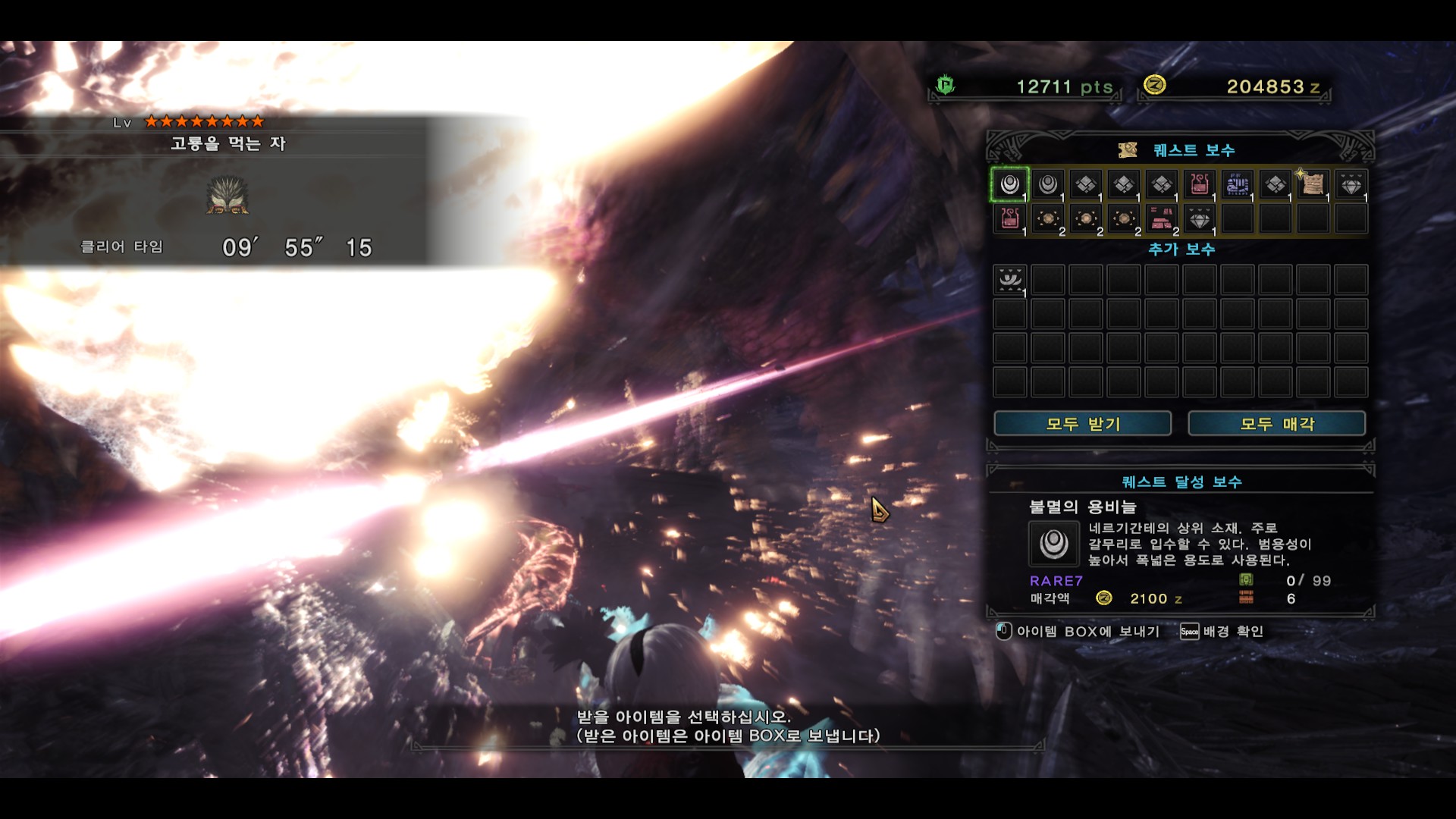Pick the unhighlighted dragonscale reward slot
The image size is (1456, 819).
point(1047,184)
